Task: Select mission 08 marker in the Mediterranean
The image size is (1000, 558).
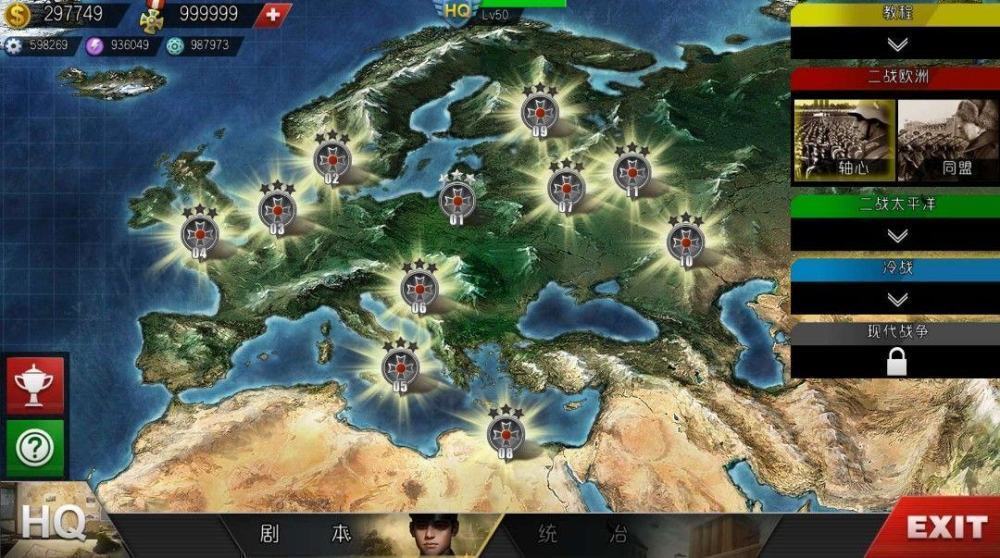Action: 505,432
